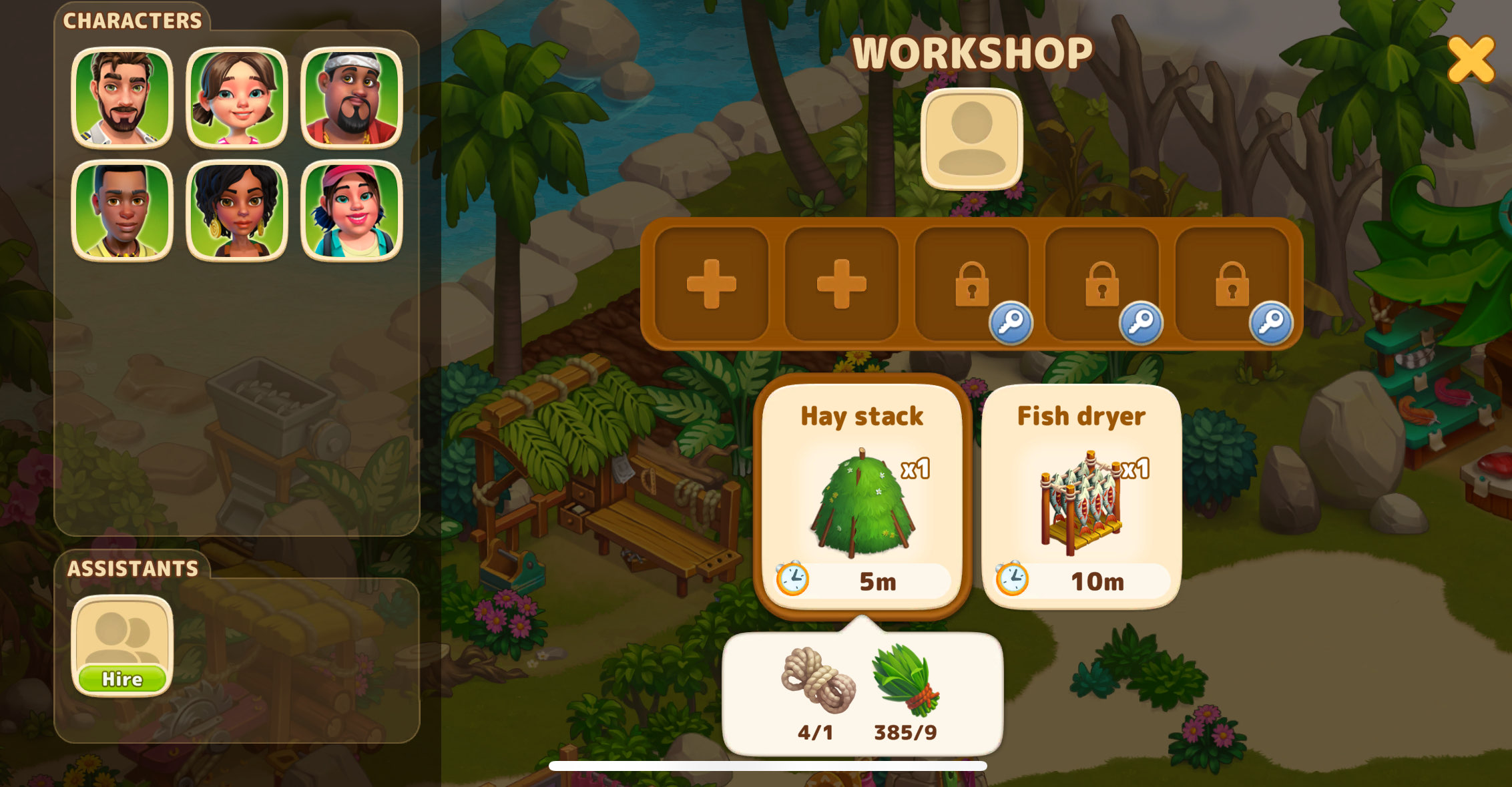Tap the rope ingredient icon
1512x787 pixels.
coord(818,680)
